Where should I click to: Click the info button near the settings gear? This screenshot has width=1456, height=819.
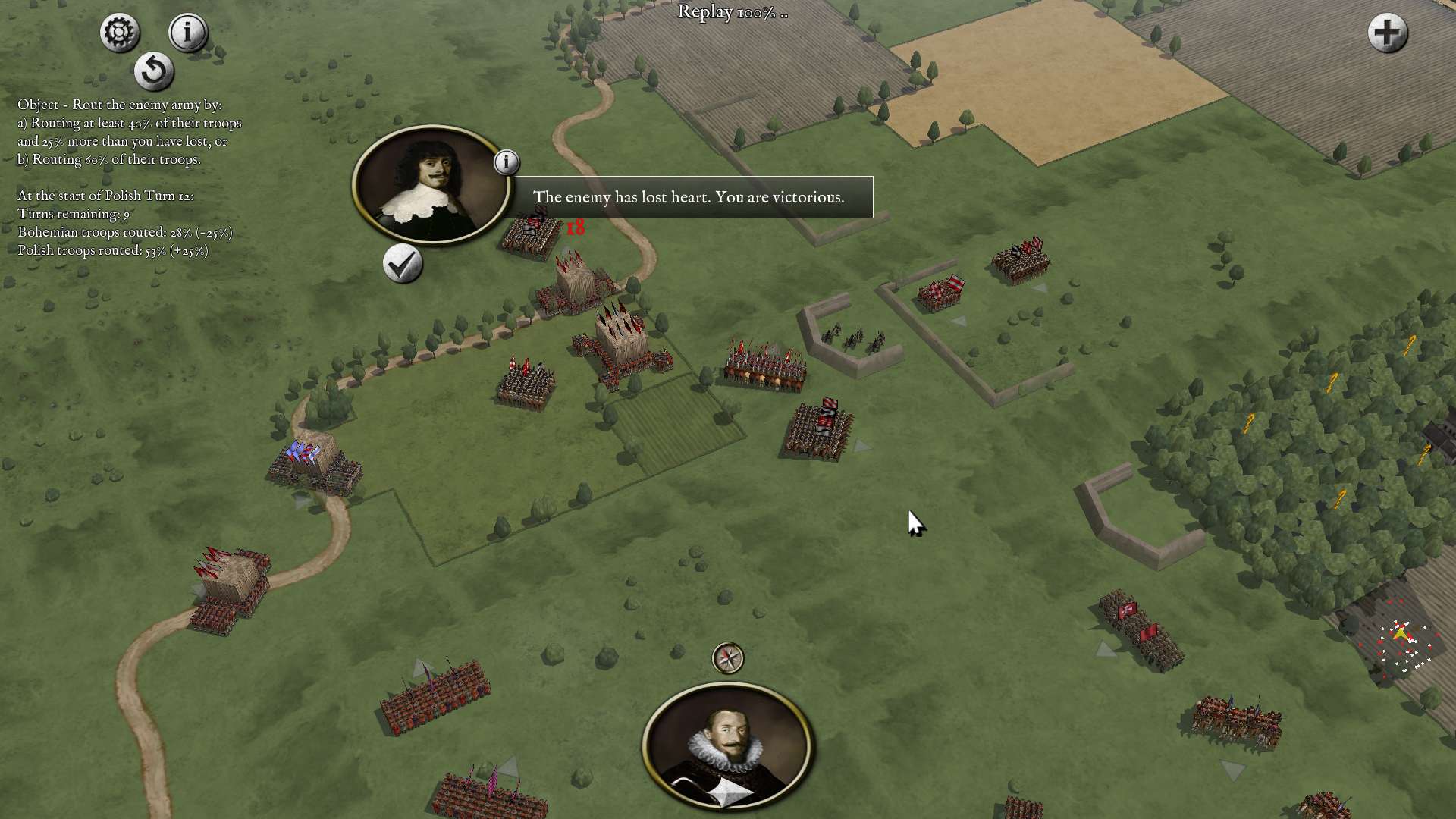click(187, 32)
